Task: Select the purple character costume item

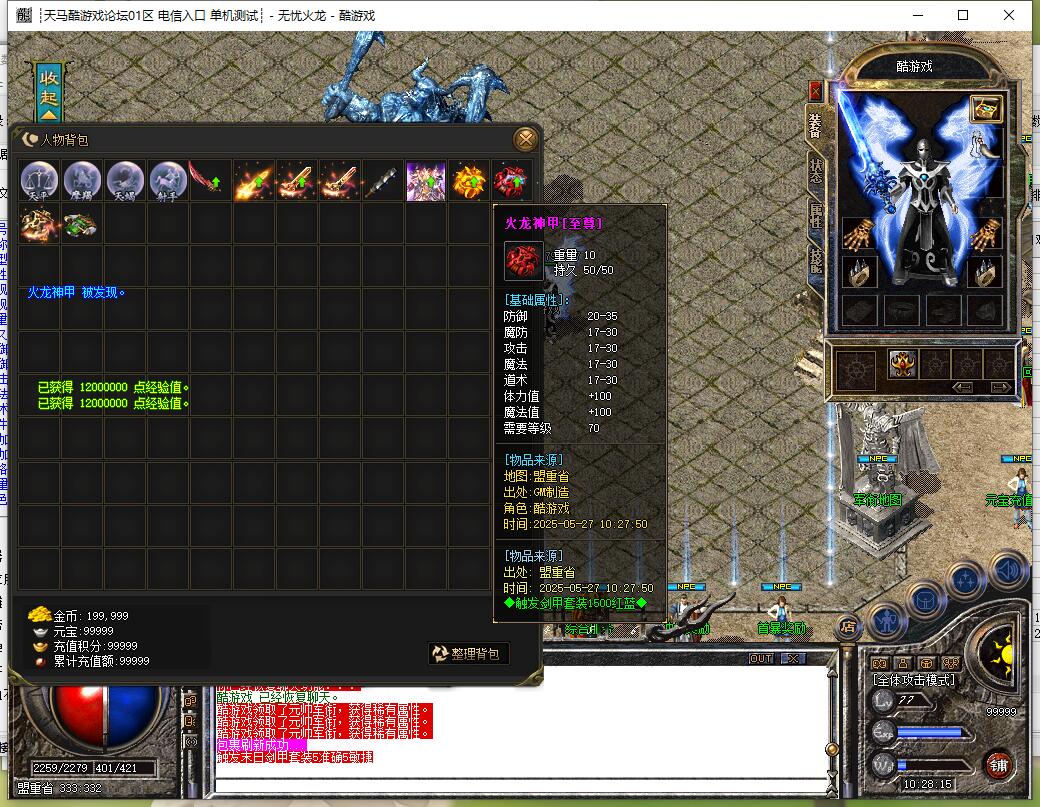Action: point(425,181)
